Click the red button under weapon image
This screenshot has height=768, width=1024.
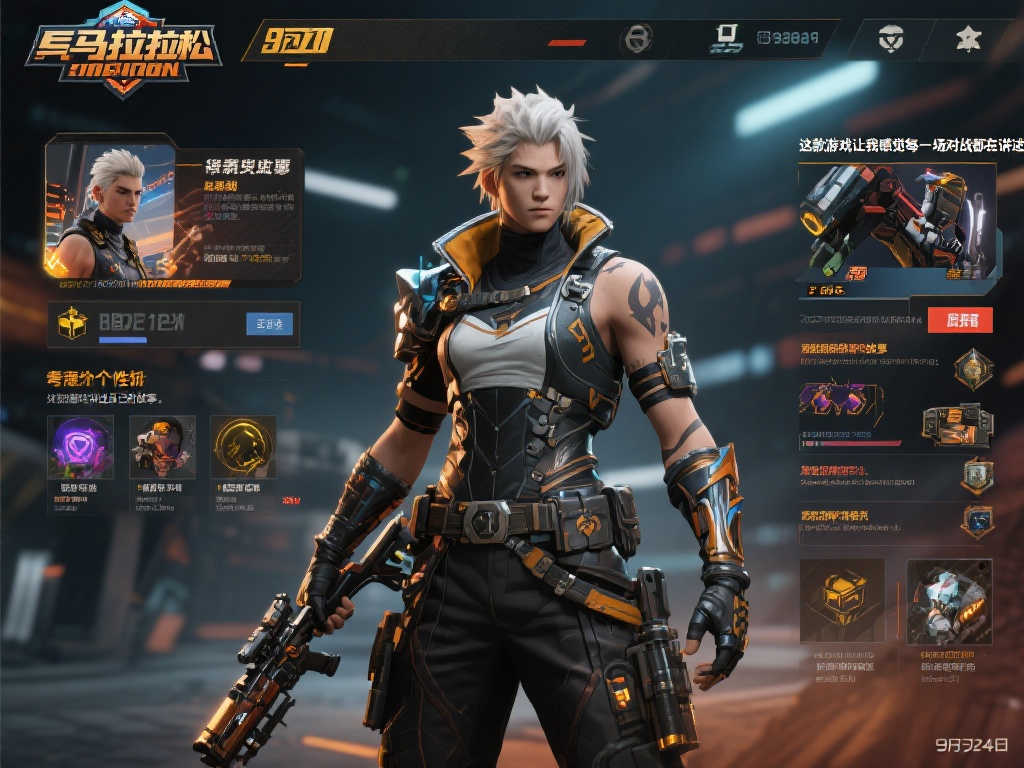(960, 319)
